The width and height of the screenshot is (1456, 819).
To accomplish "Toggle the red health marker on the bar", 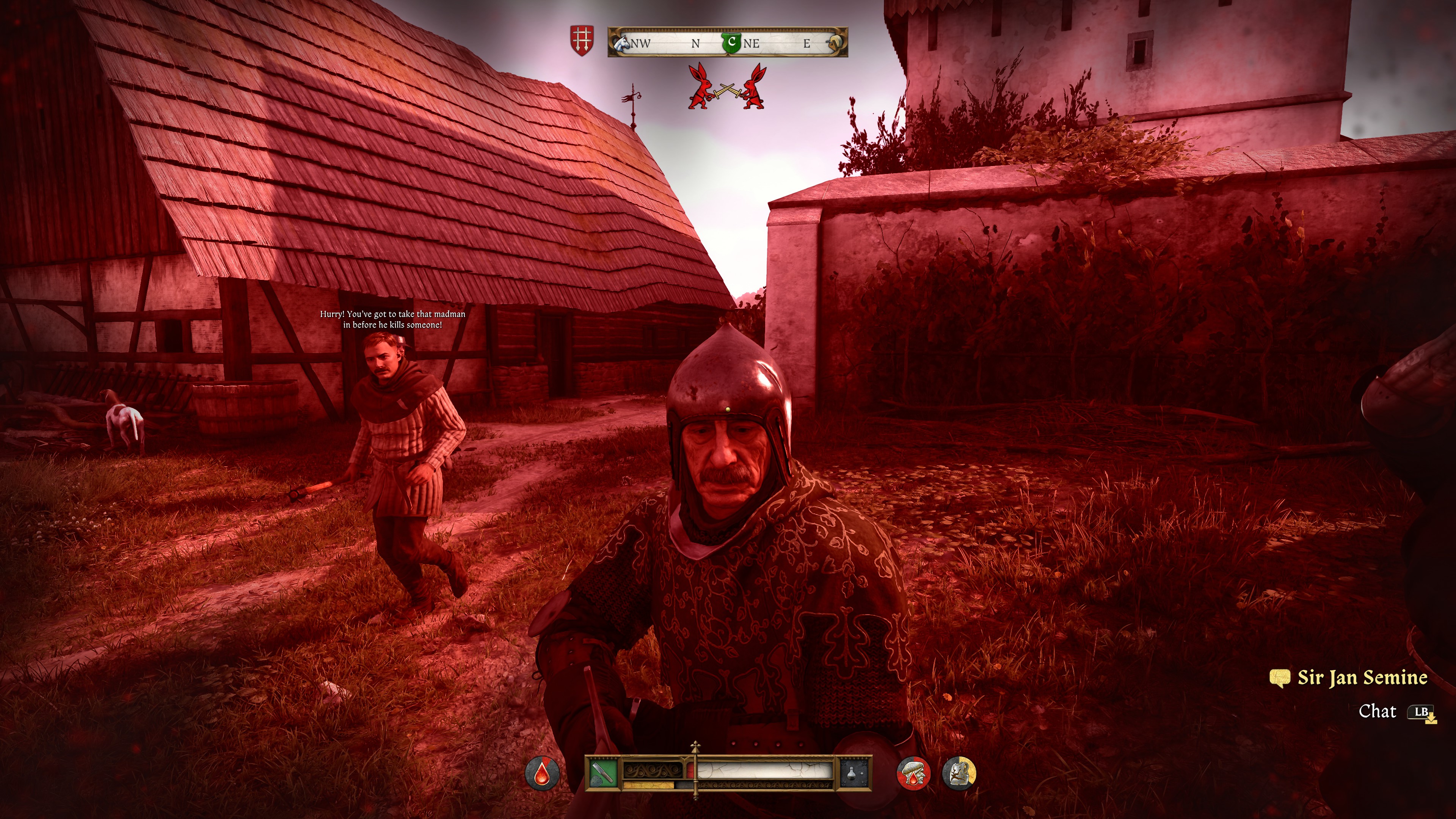I will [x=690, y=770].
